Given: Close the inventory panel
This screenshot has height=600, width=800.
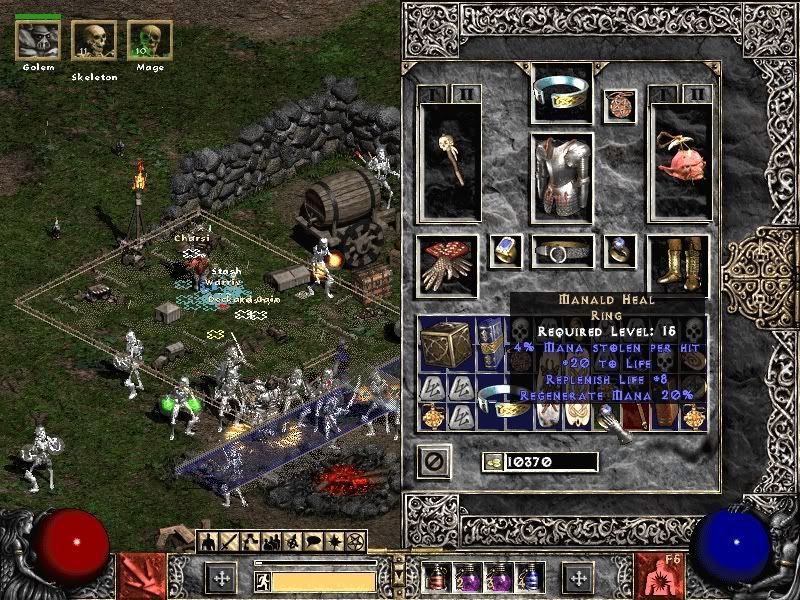Looking at the screenshot, I should point(436,461).
